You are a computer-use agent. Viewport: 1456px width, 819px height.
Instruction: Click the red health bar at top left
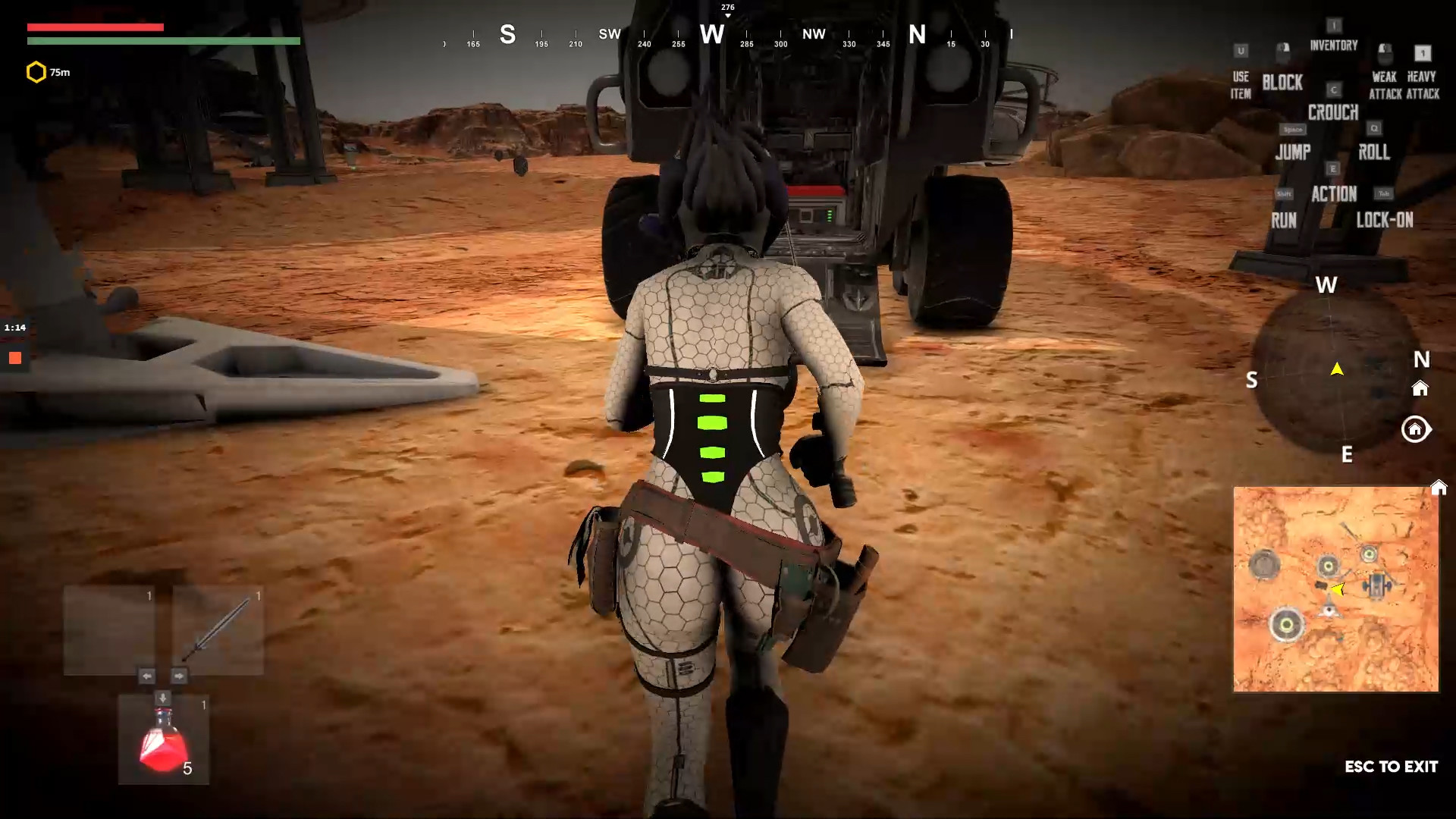pyautogui.click(x=95, y=27)
